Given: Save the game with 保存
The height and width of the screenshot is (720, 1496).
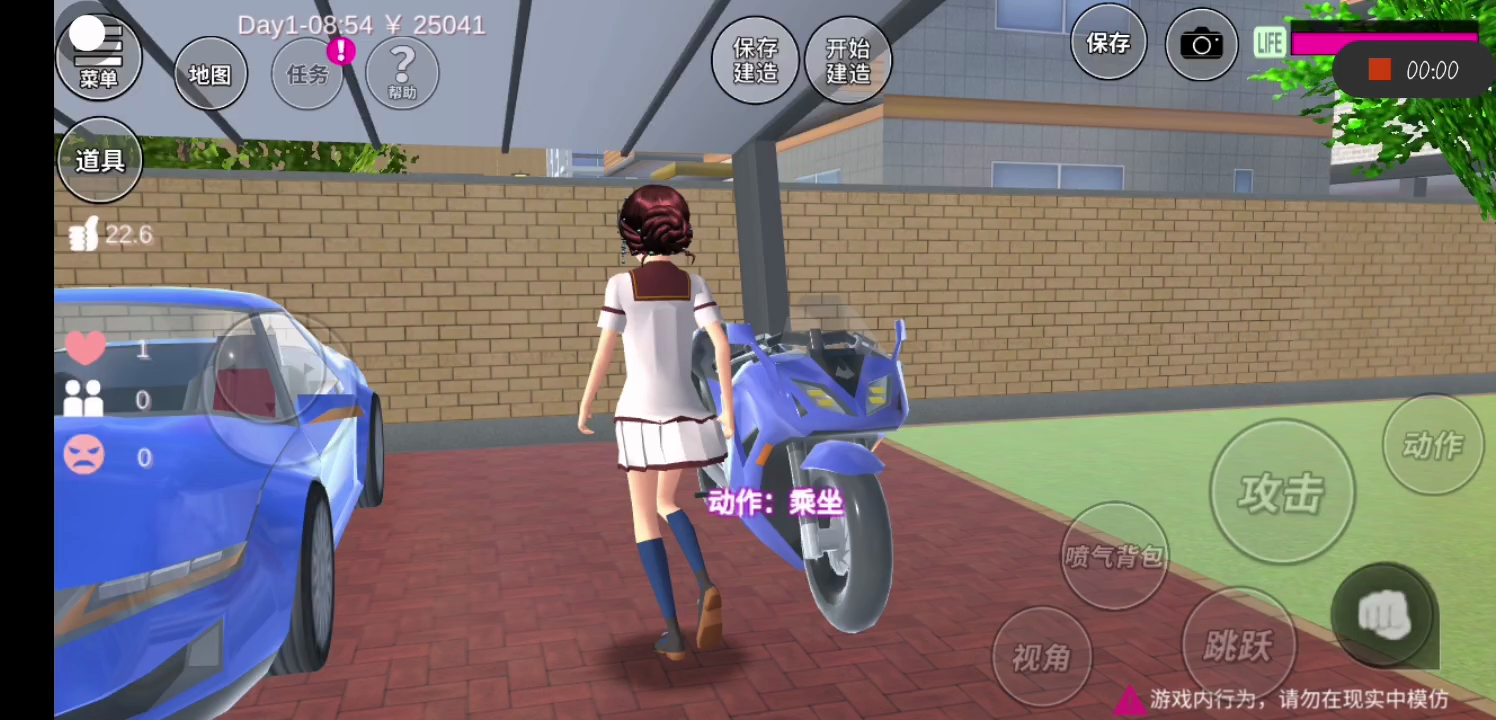Looking at the screenshot, I should coord(1108,43).
